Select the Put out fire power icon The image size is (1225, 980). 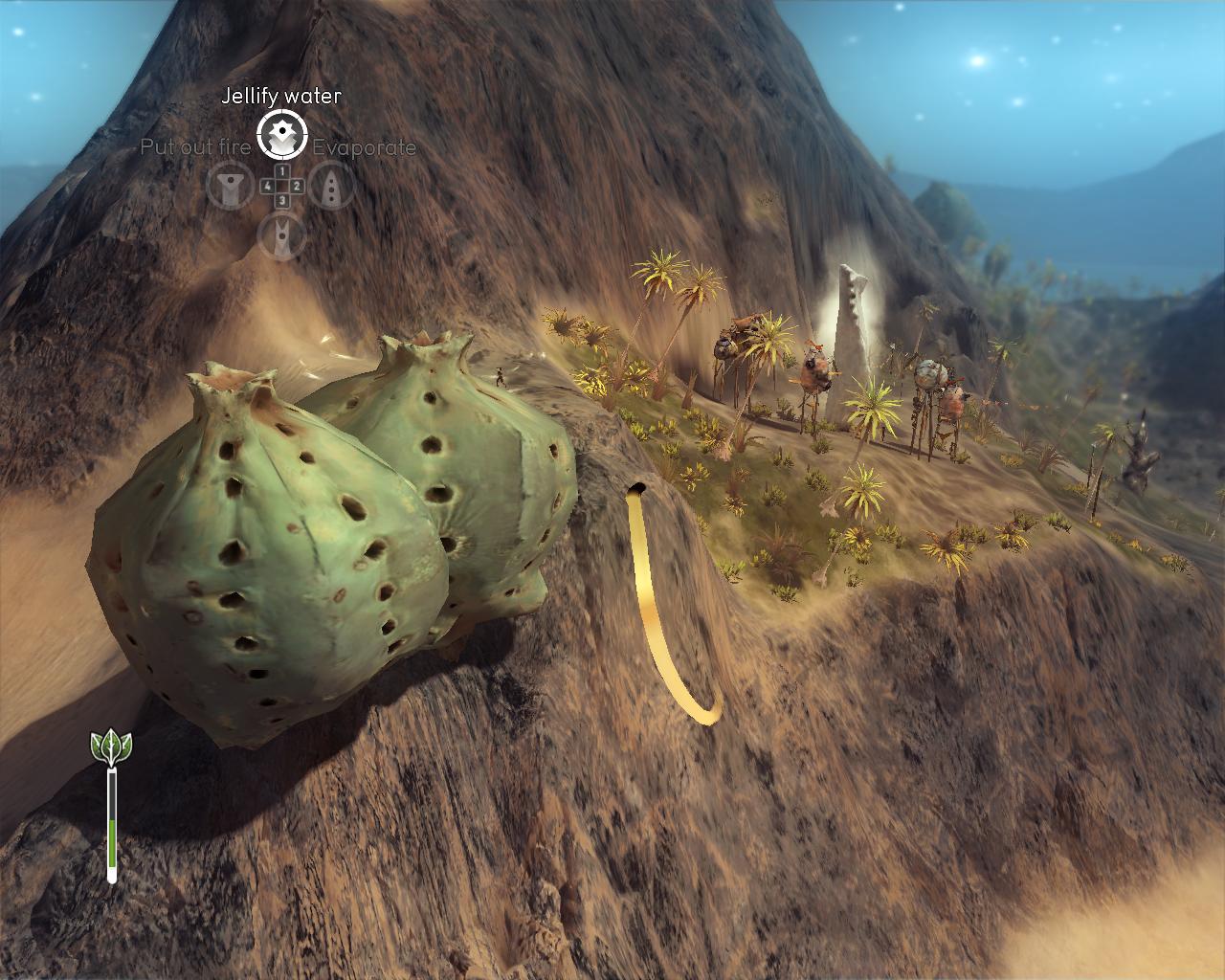pyautogui.click(x=231, y=187)
